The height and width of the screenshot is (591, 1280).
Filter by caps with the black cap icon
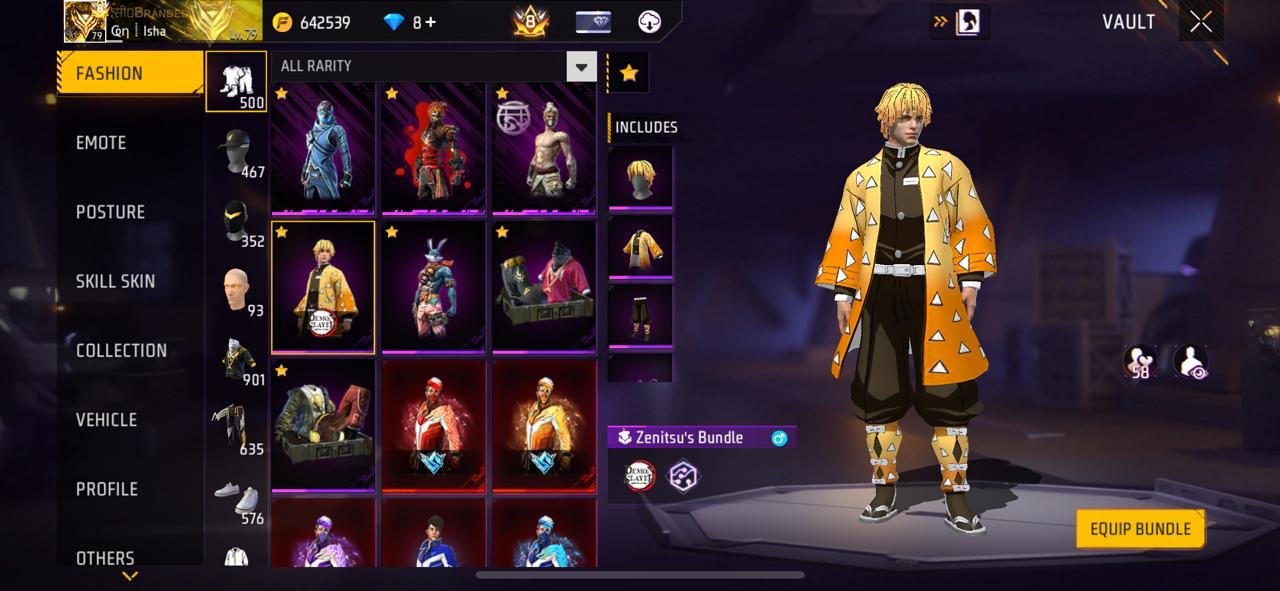pos(236,152)
